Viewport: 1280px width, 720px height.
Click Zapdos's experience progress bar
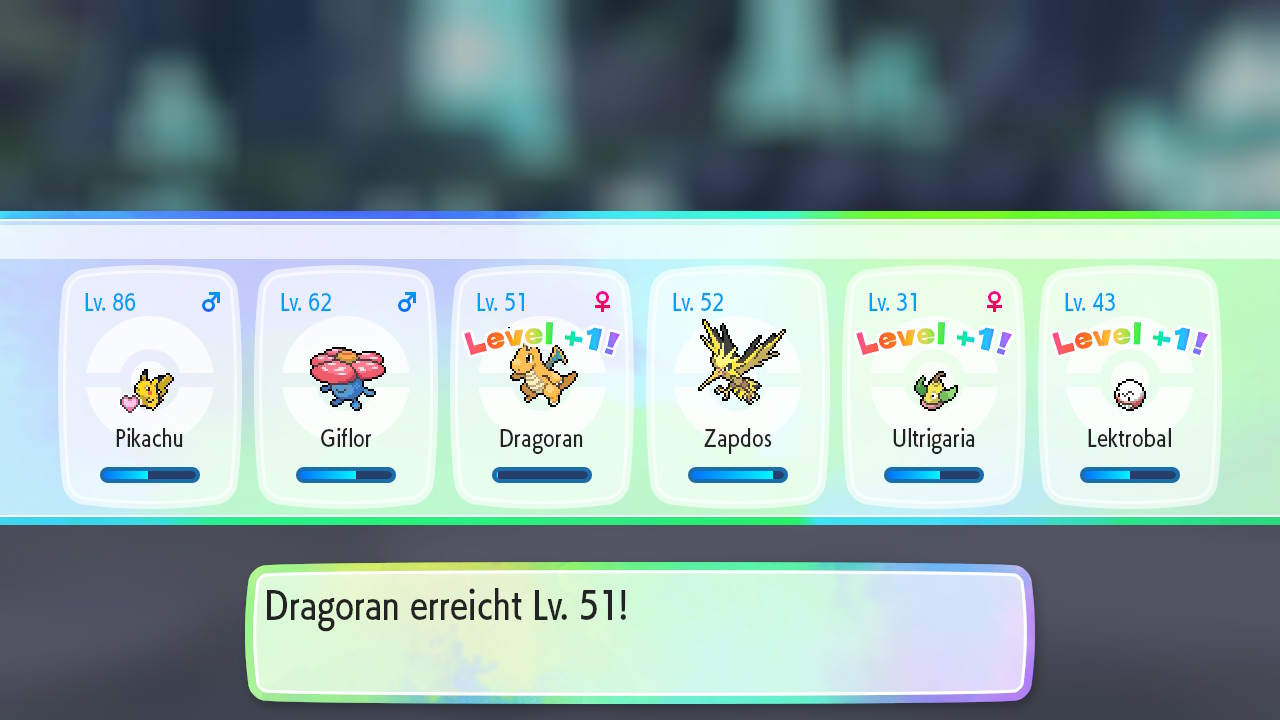pos(738,474)
